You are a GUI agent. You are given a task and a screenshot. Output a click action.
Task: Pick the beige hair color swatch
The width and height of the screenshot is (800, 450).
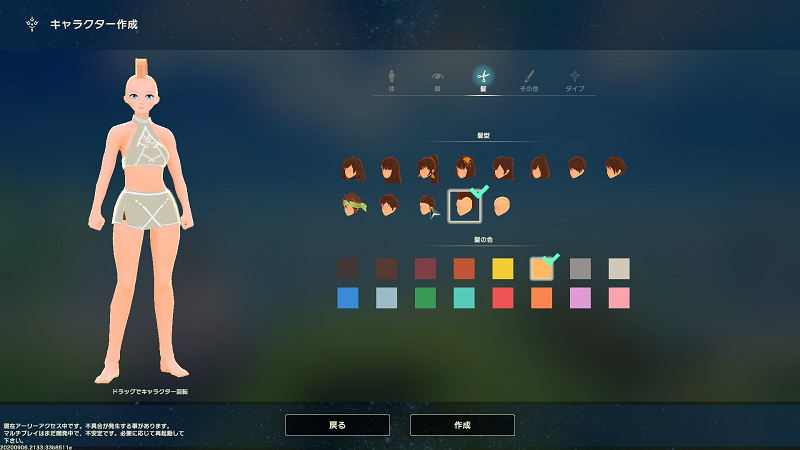[619, 268]
